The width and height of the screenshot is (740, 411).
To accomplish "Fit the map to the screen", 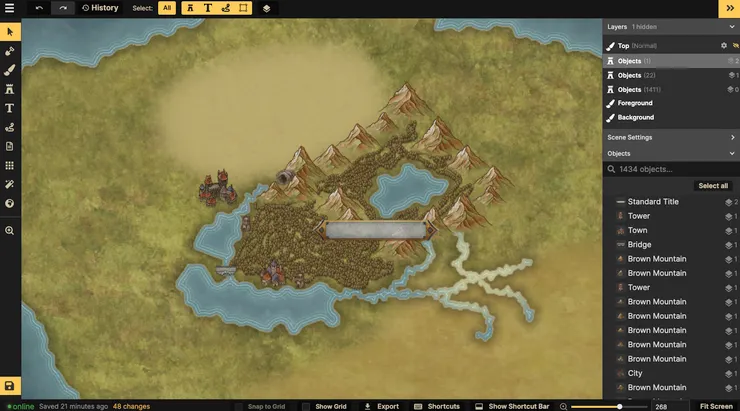I will (x=715, y=406).
